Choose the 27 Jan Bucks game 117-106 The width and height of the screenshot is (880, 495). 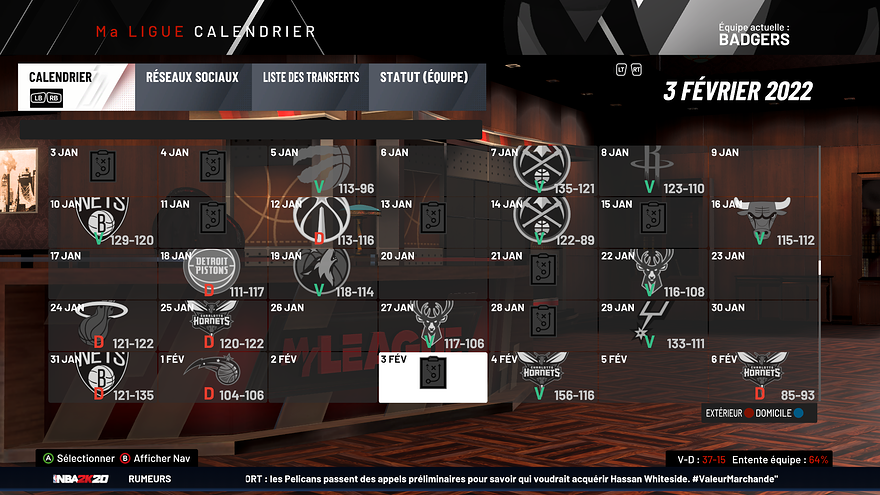coord(433,324)
